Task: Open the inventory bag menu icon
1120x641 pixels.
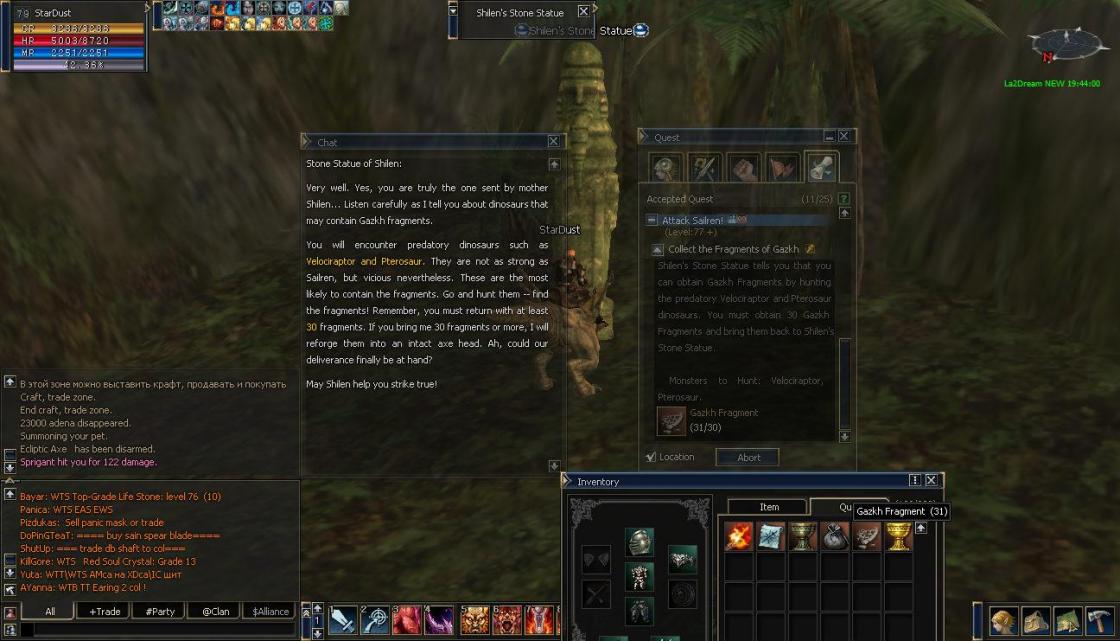Action: pos(1036,621)
